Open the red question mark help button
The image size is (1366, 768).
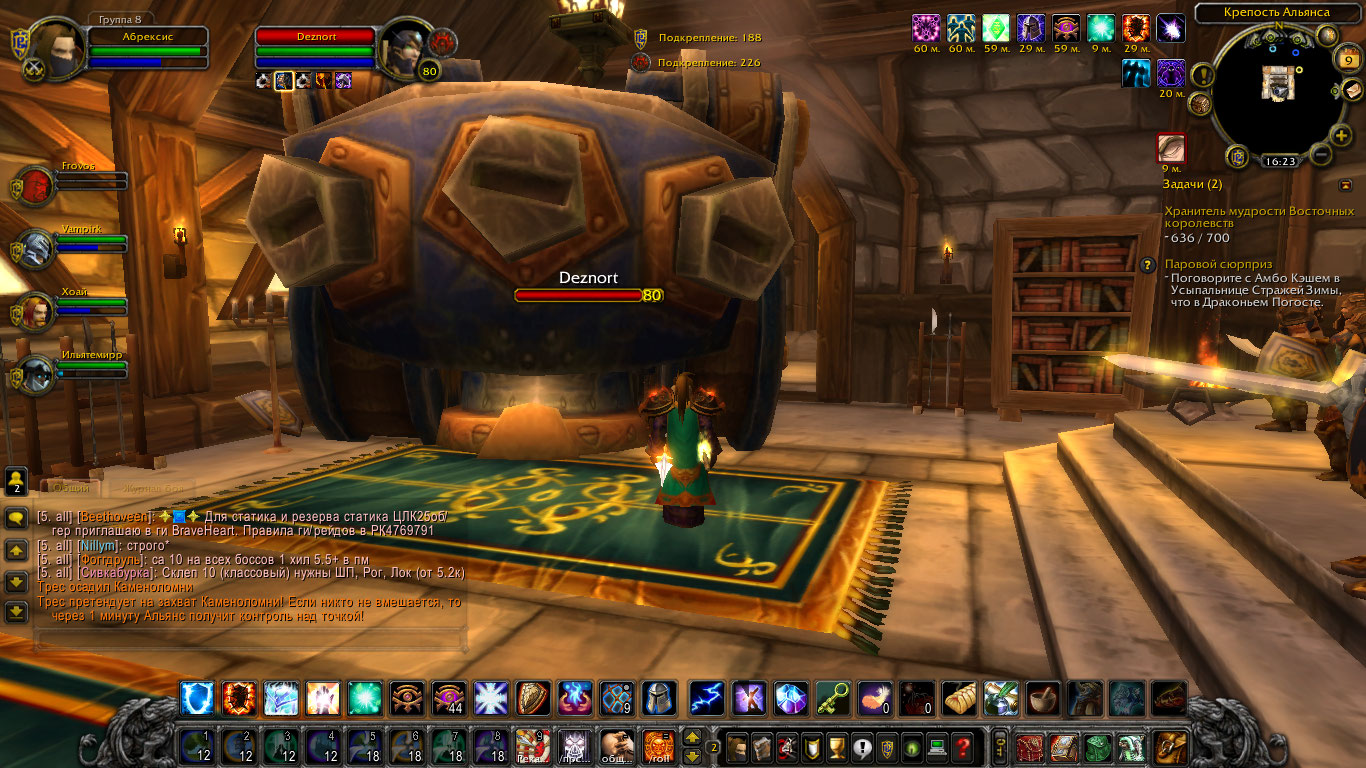pos(962,746)
